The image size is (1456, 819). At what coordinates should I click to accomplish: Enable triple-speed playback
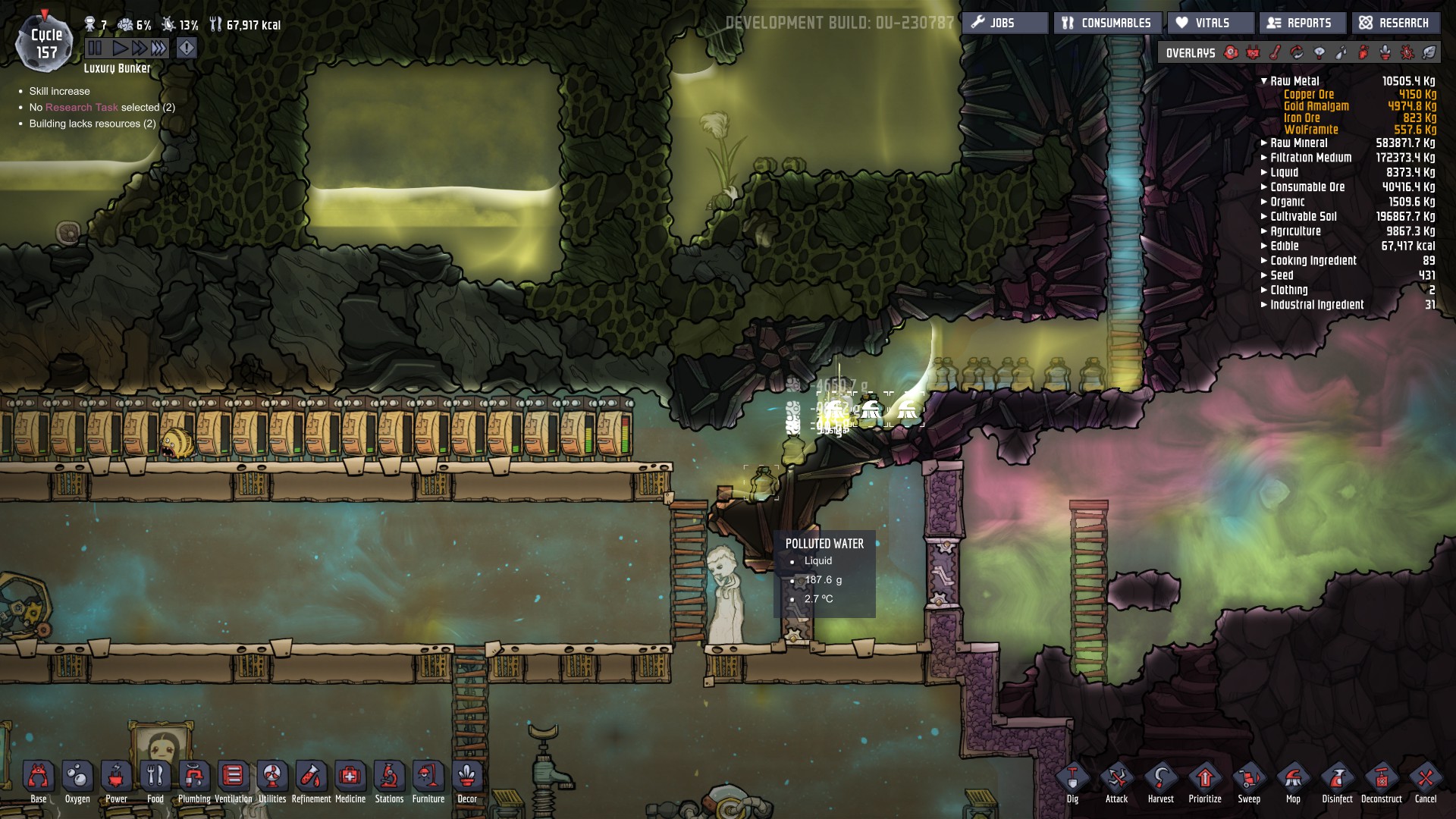click(158, 47)
